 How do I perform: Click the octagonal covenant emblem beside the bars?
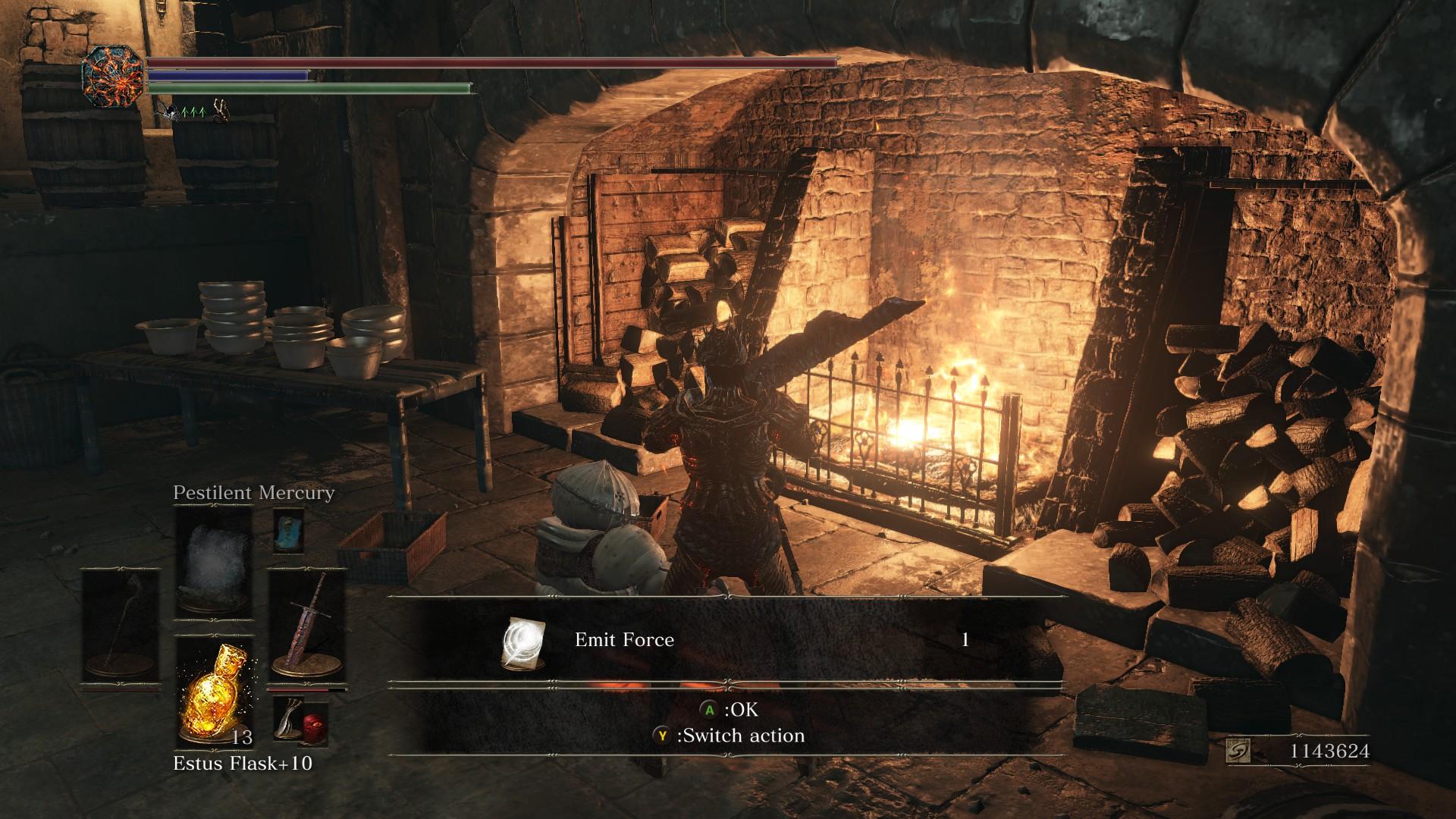click(113, 77)
